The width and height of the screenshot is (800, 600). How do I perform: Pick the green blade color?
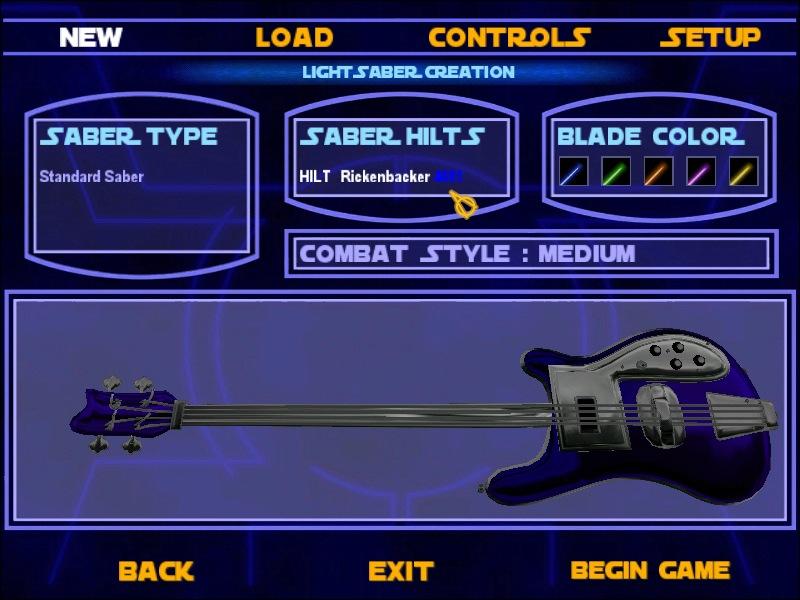(616, 172)
